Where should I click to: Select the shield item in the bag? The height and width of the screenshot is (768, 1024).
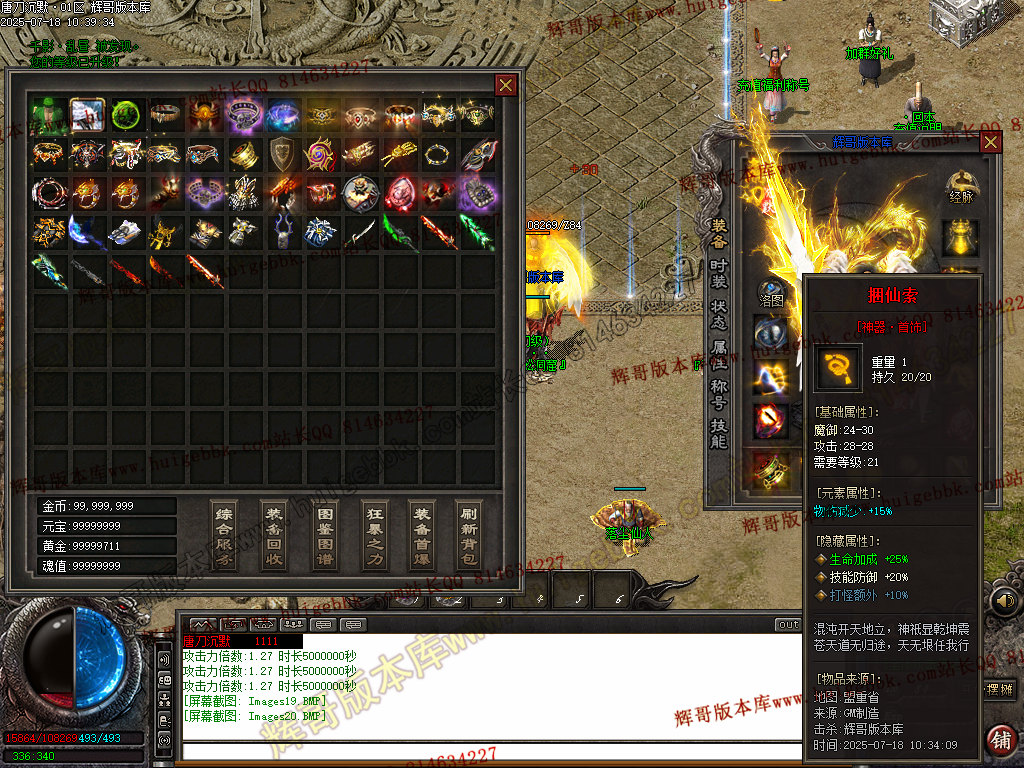(282, 153)
